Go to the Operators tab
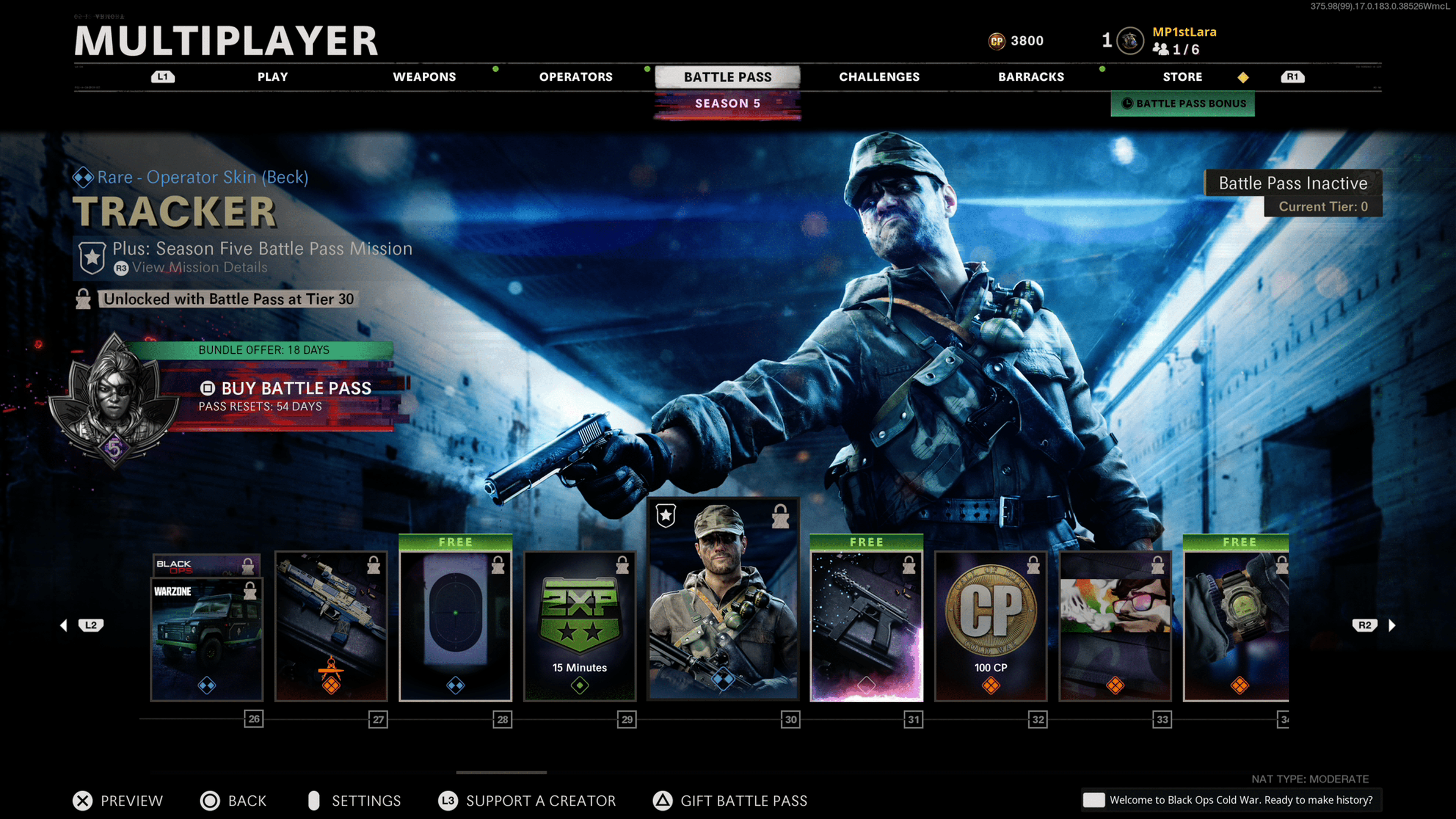 (x=576, y=77)
